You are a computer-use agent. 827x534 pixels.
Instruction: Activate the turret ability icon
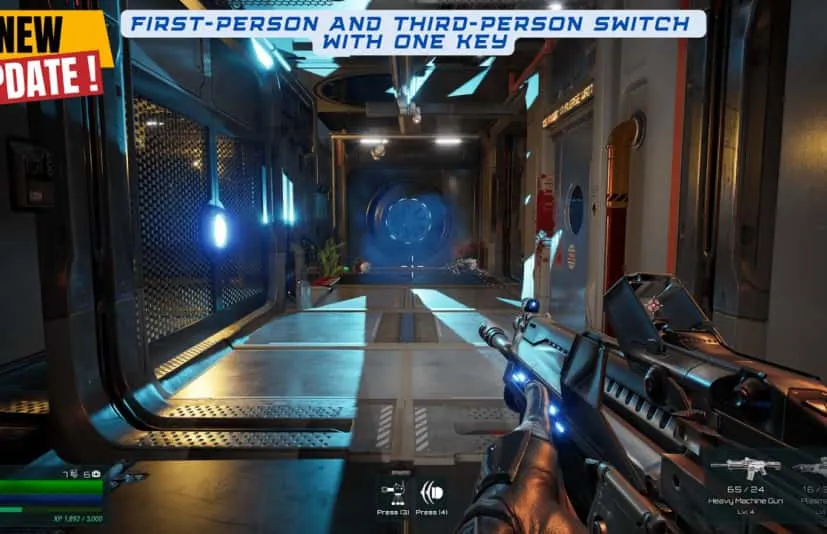coord(392,493)
